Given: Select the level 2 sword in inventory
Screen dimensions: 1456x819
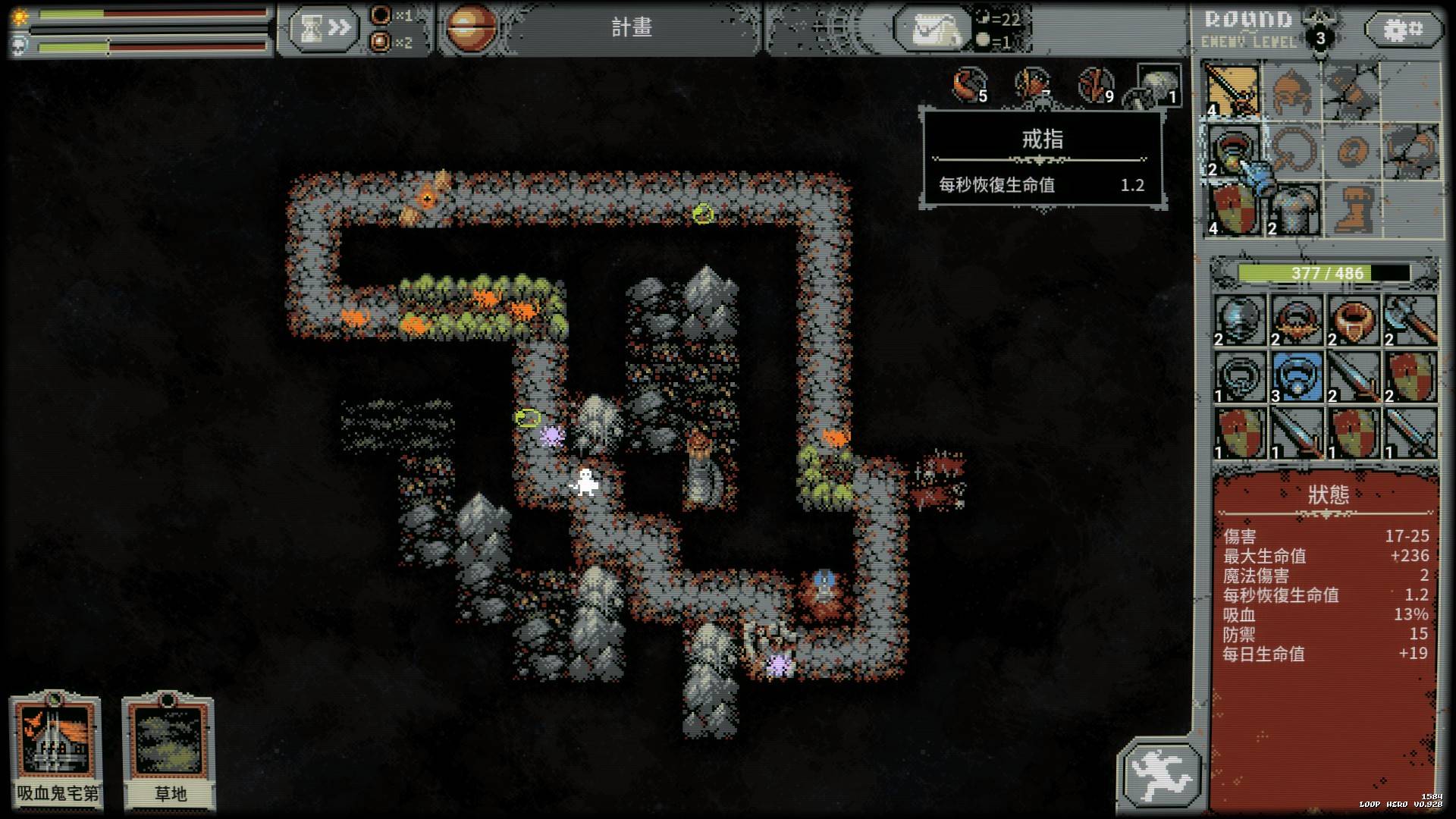Looking at the screenshot, I should point(1353,377).
